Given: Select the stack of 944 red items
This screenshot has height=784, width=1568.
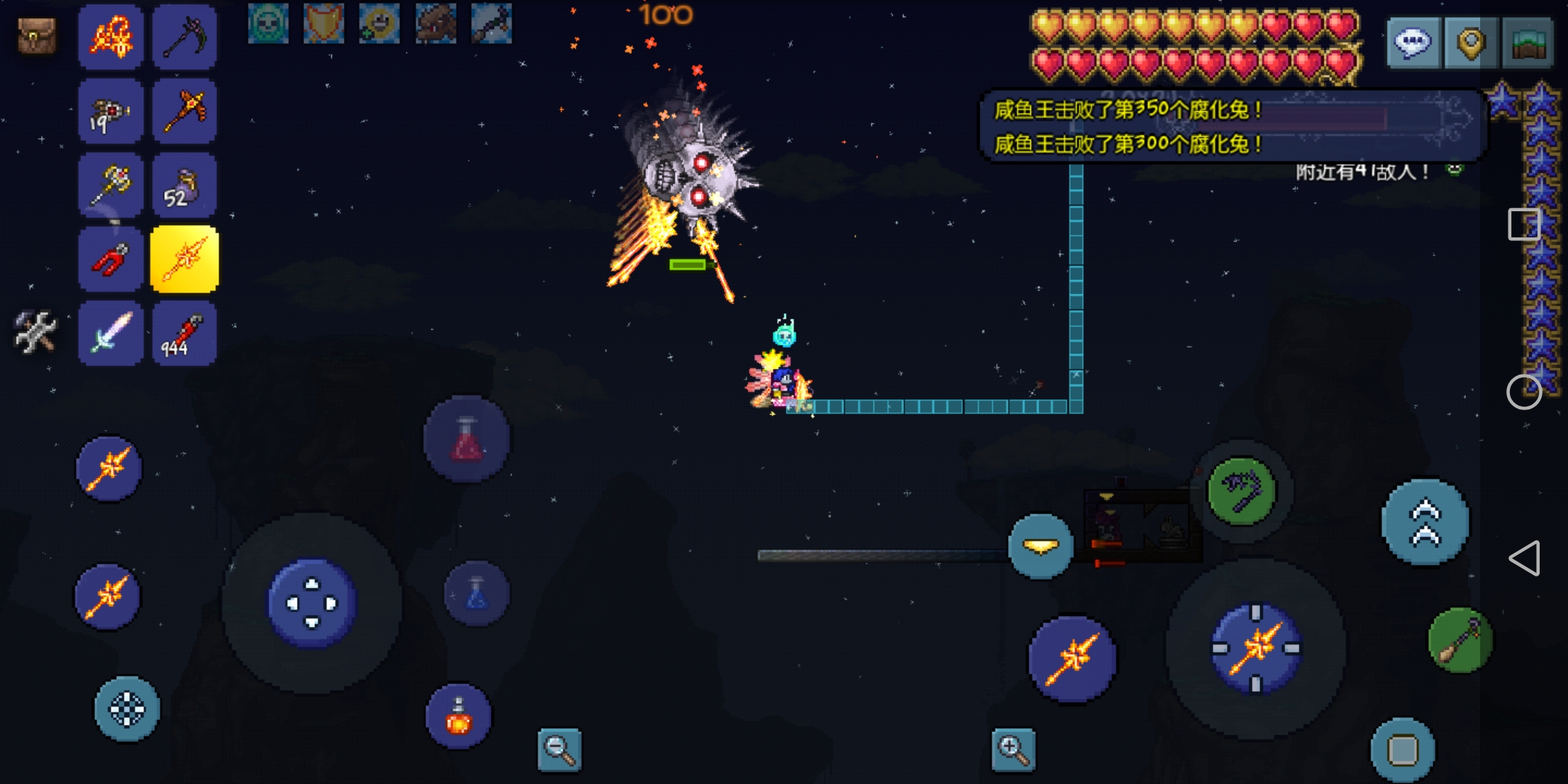Looking at the screenshot, I should [x=184, y=333].
